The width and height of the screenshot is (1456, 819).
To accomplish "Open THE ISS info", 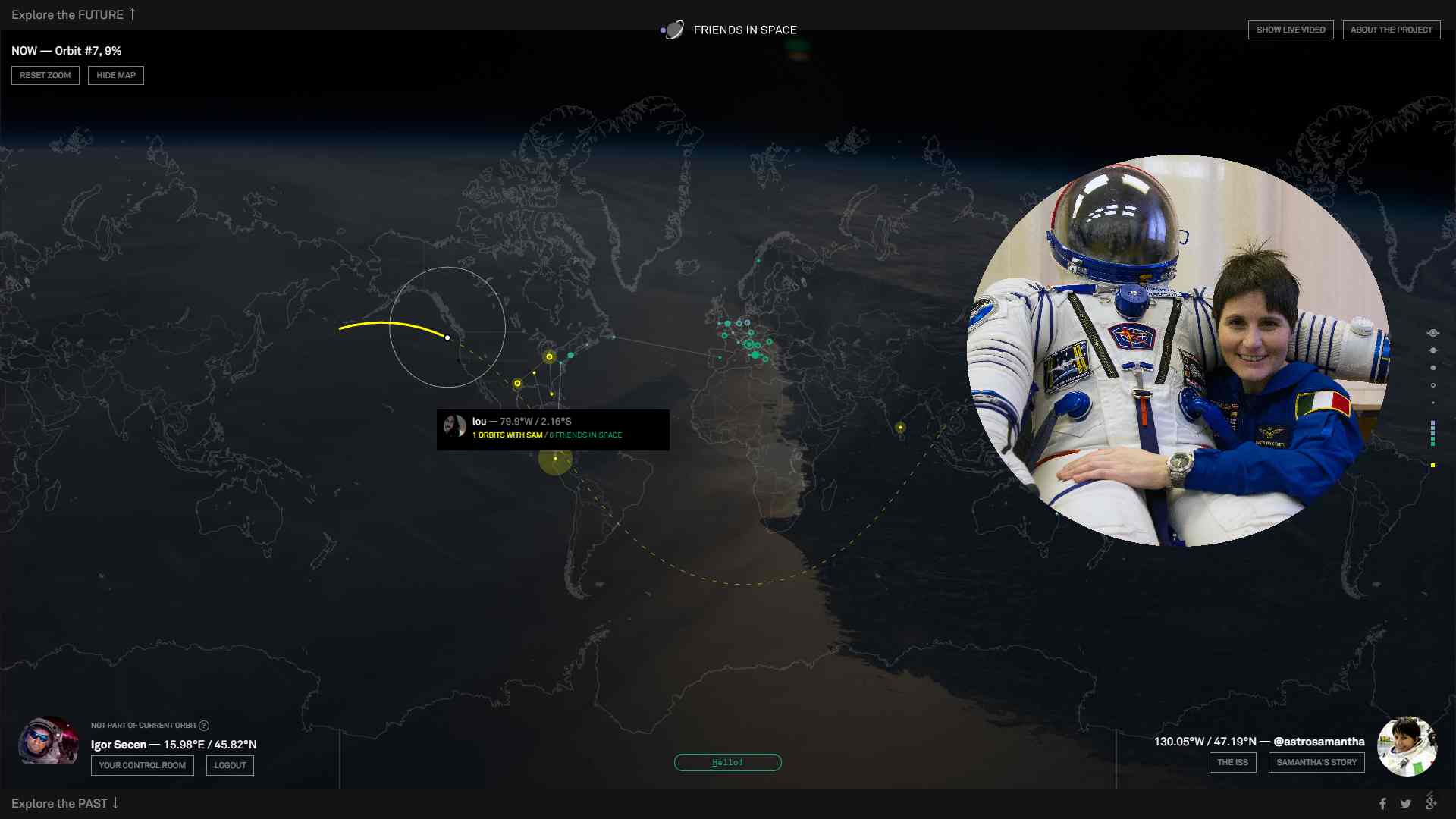I will [1232, 762].
